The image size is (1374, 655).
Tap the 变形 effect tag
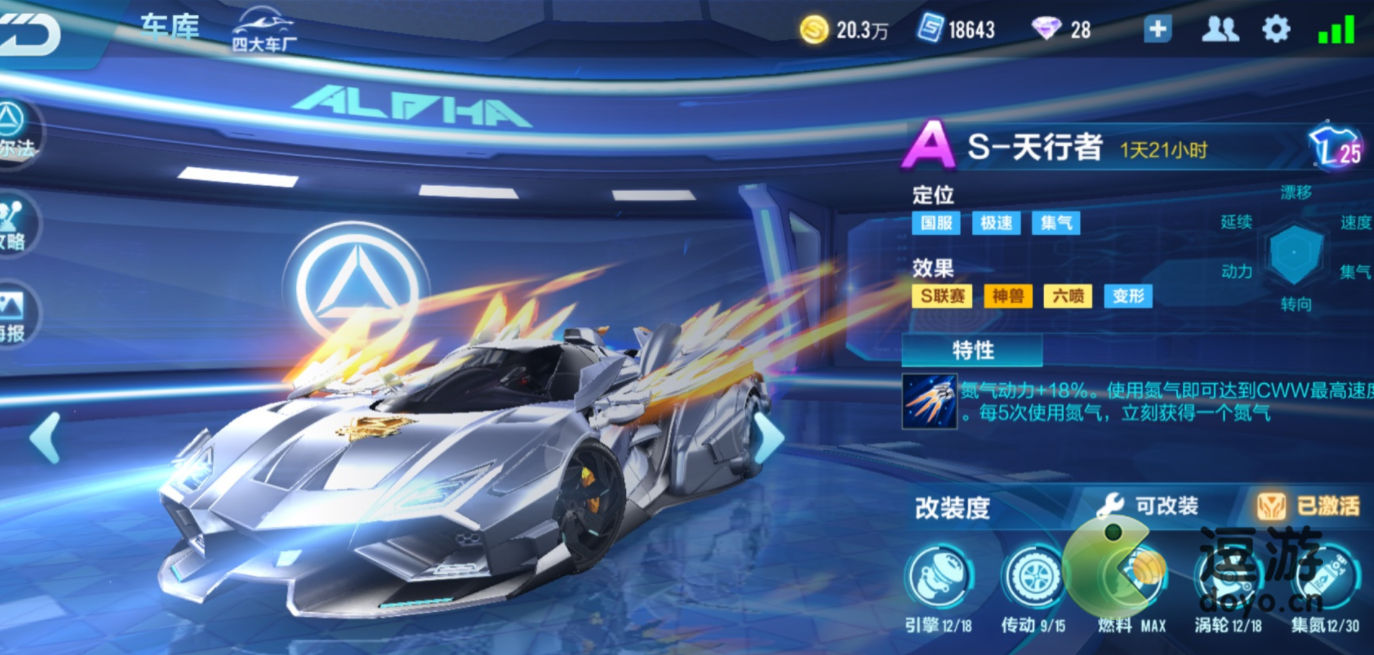[1128, 296]
